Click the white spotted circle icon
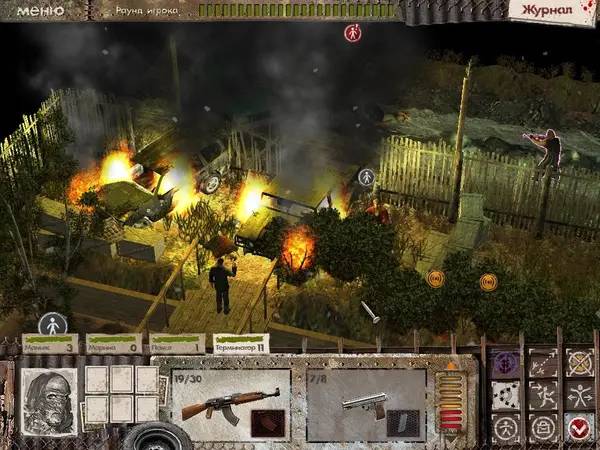The image size is (600, 450). click(507, 396)
